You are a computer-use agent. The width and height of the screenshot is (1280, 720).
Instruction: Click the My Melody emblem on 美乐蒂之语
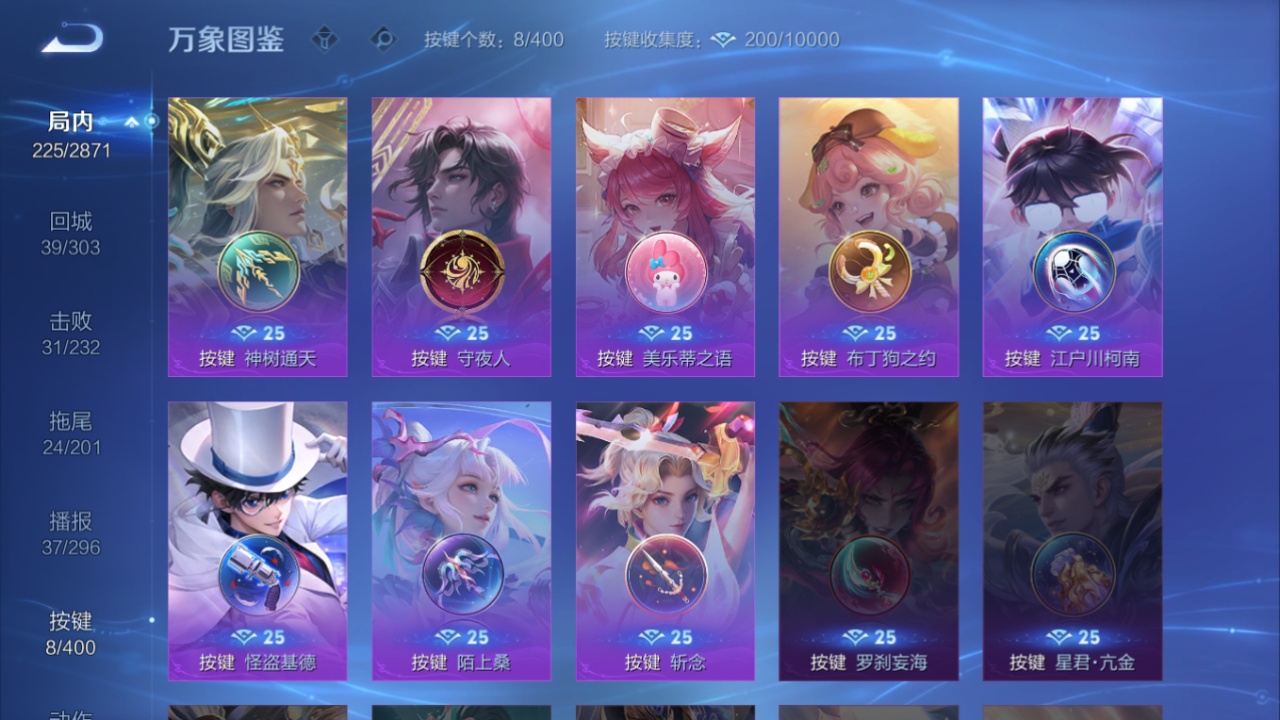click(665, 271)
